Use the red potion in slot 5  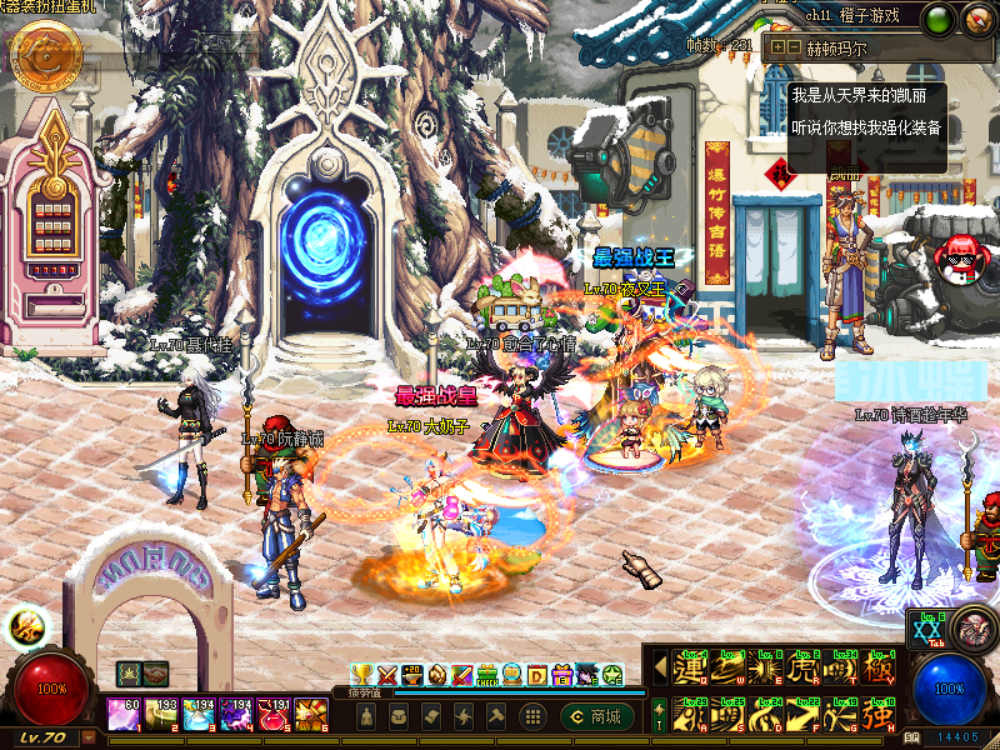click(274, 714)
